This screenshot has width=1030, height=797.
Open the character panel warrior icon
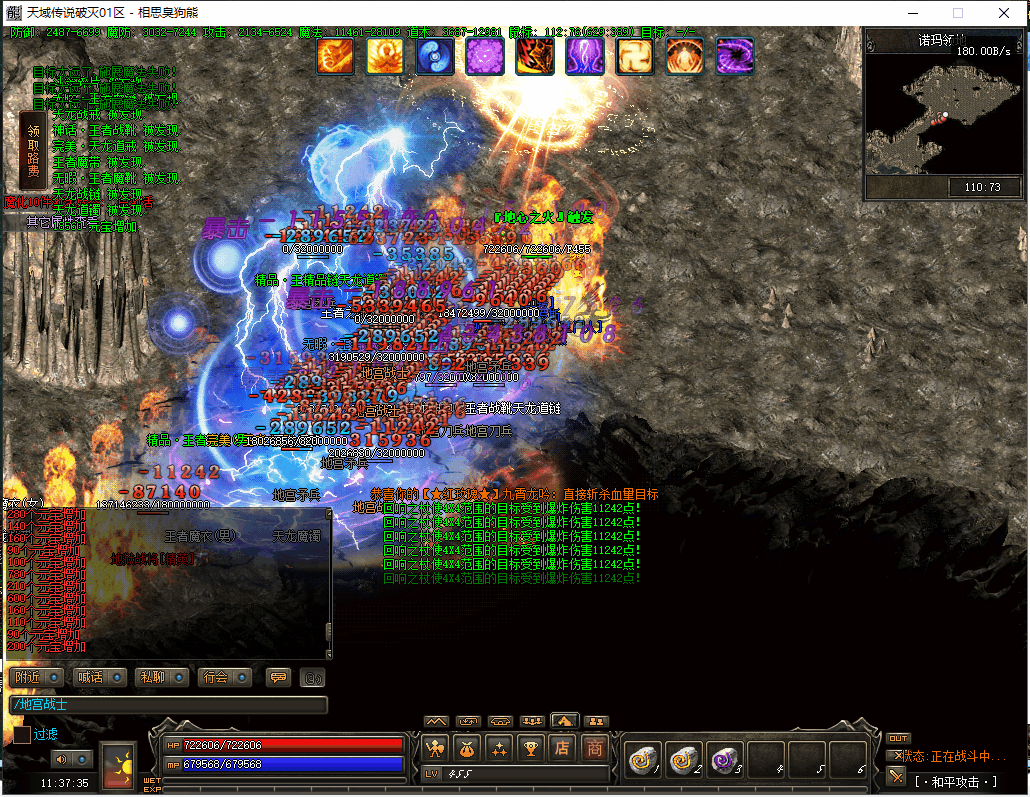(x=435, y=748)
